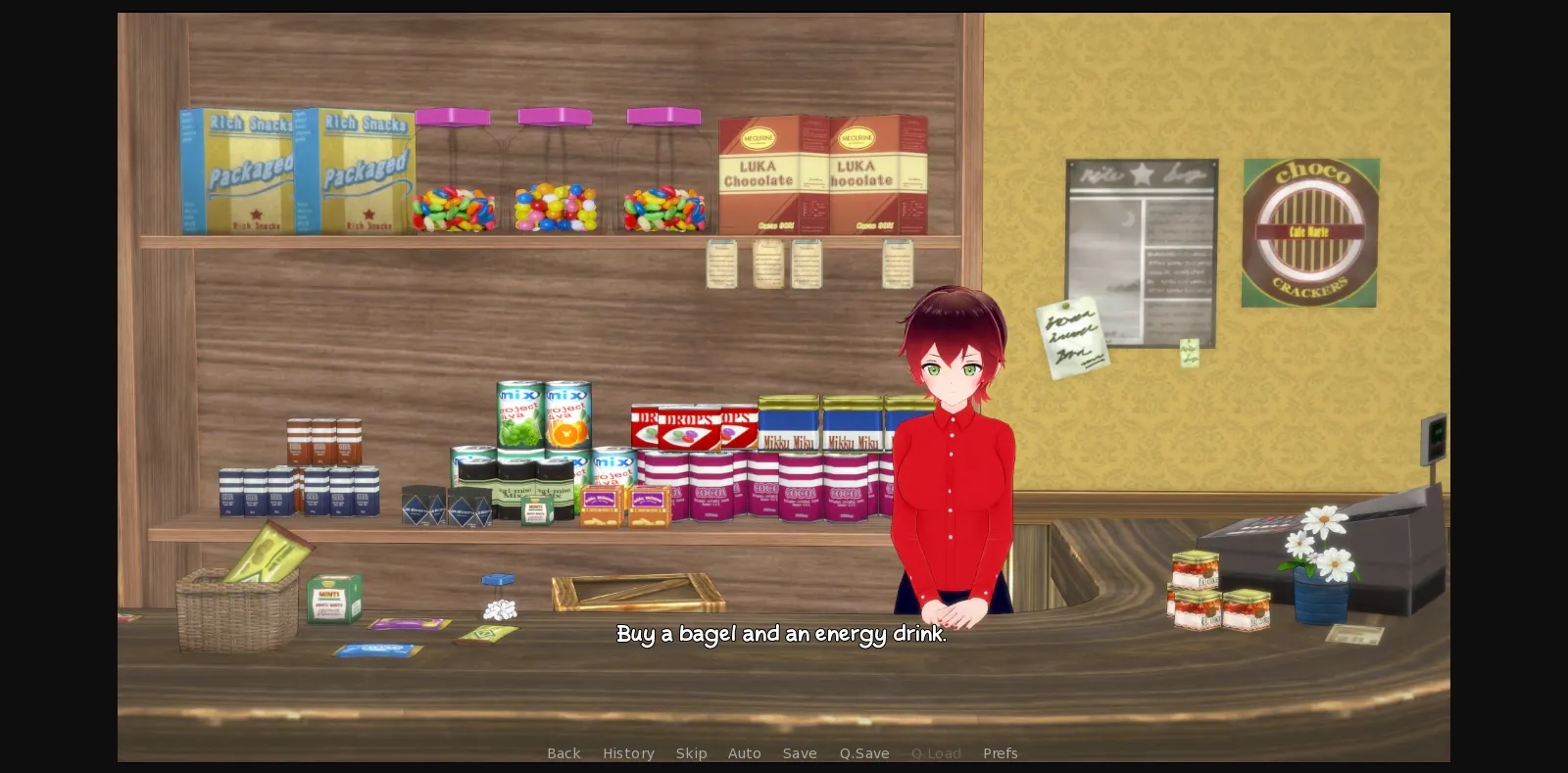The image size is (1568, 773).
Task: Open the History screen
Action: pyautogui.click(x=628, y=753)
